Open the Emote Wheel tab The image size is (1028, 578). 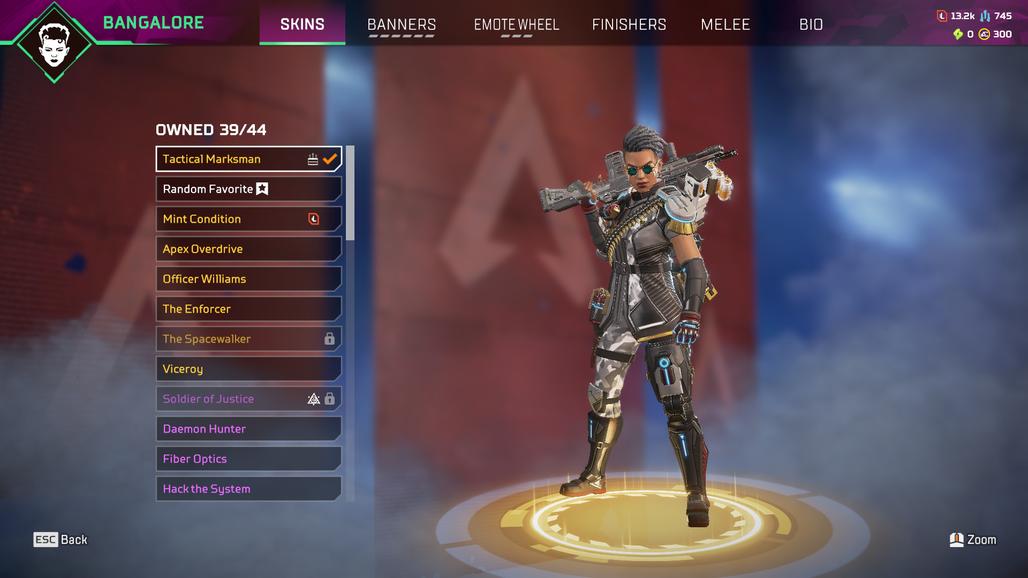click(516, 24)
